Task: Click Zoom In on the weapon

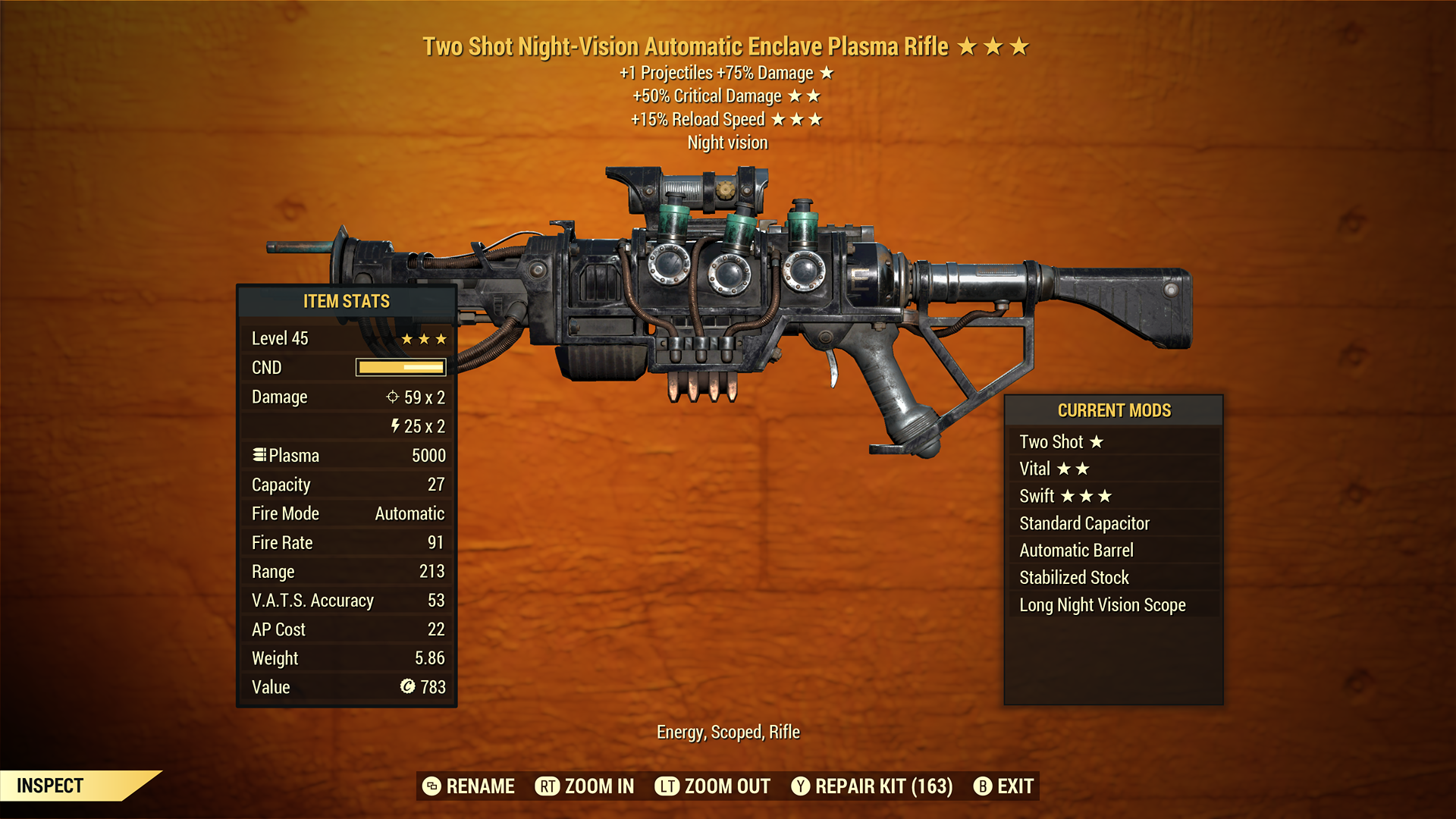Action: (x=585, y=786)
